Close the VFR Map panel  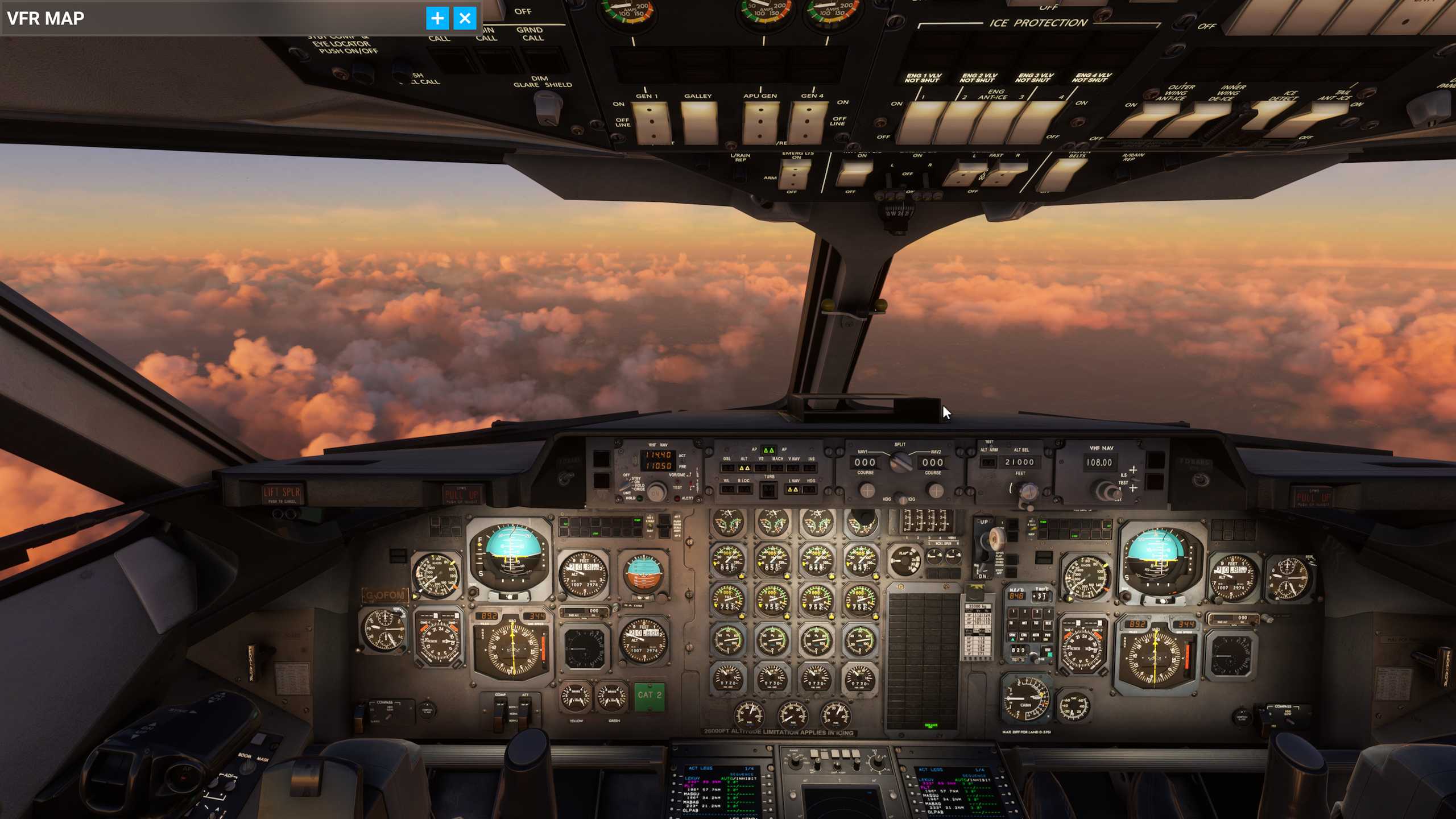tap(465, 19)
